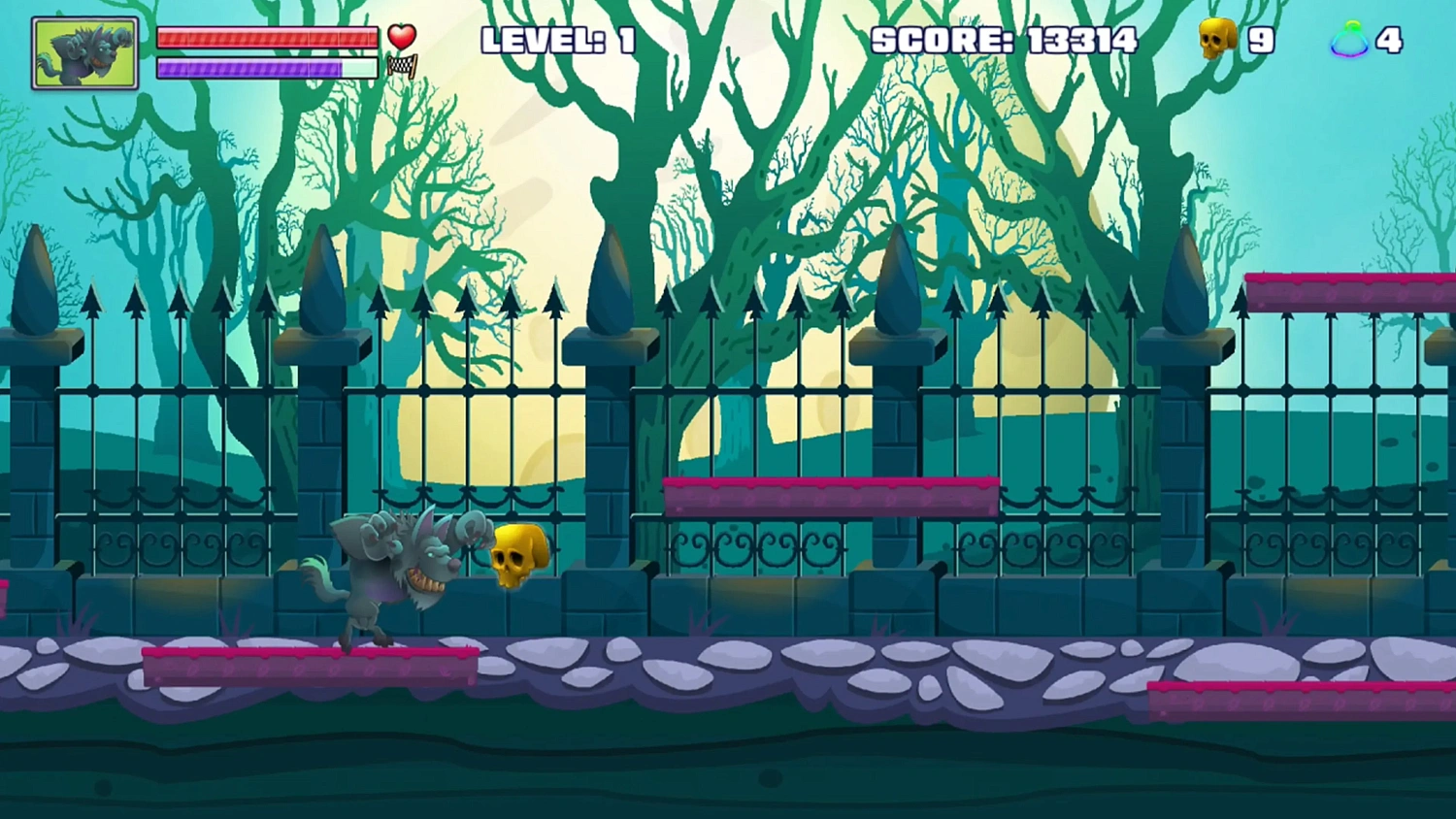Click the potion count number 4
Viewport: 1456px width, 819px height.
click(1389, 39)
